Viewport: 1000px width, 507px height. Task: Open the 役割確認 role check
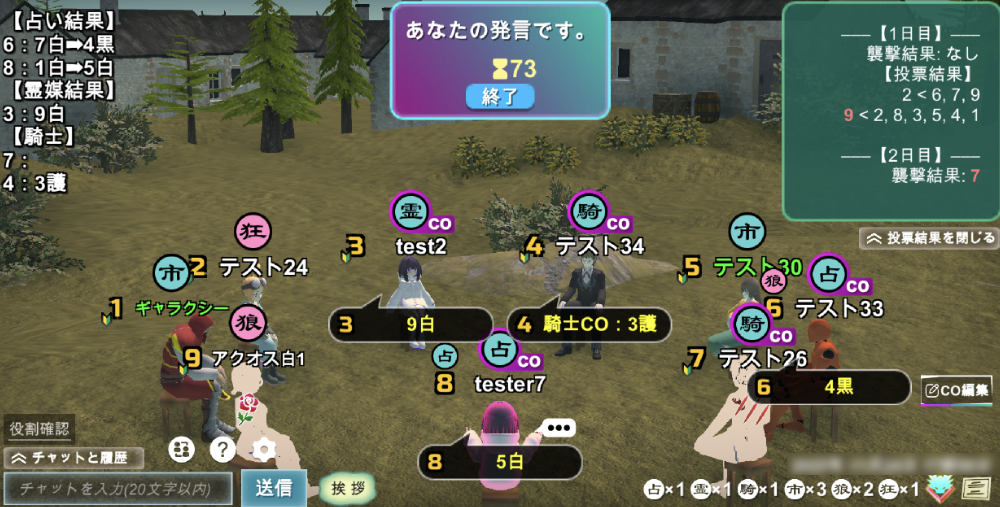(40, 429)
